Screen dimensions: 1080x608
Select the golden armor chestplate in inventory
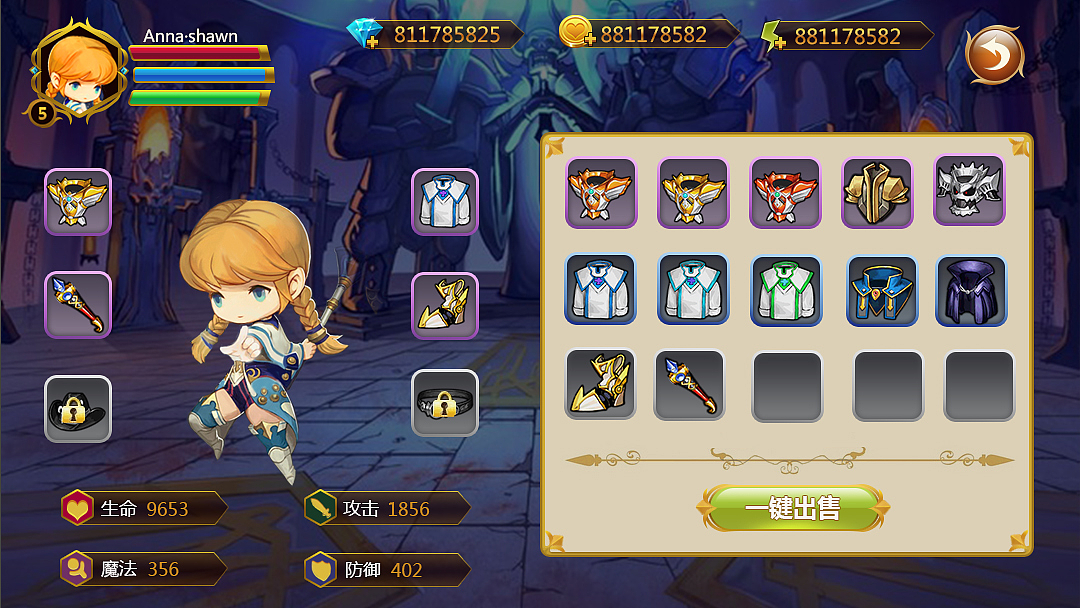[x=877, y=193]
